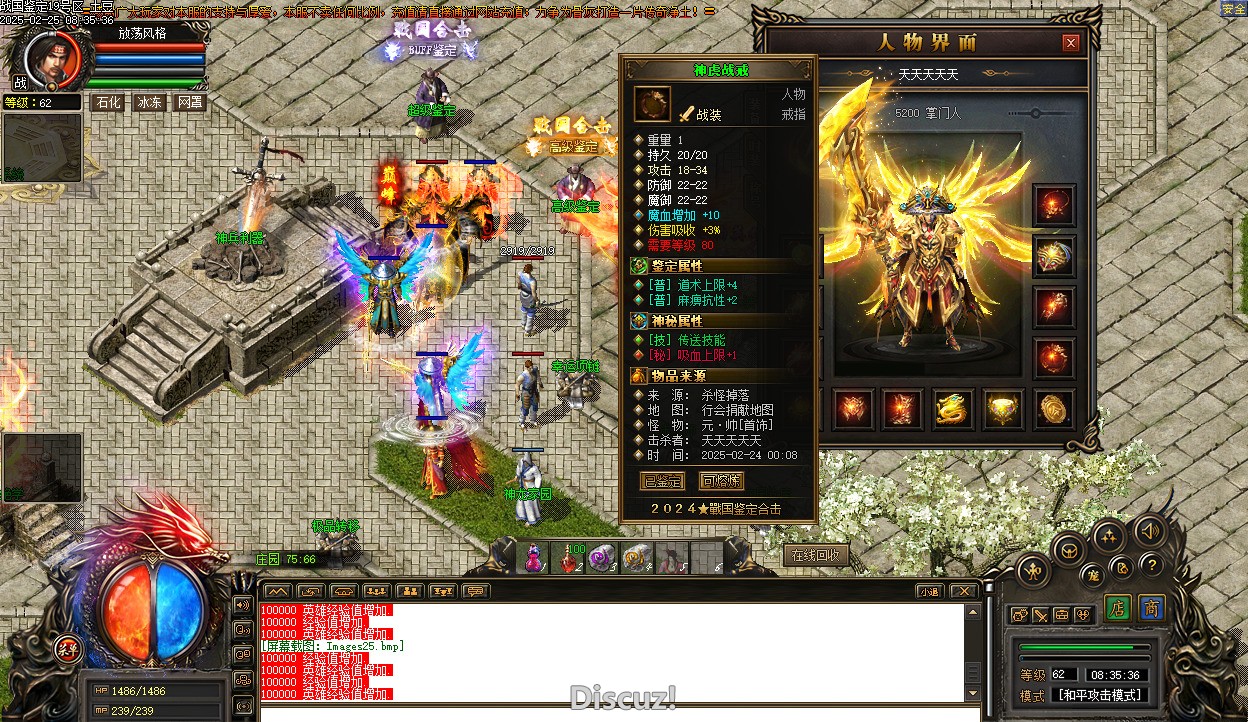Click the 小退 button on chat bar
The image size is (1248, 722).
[930, 591]
